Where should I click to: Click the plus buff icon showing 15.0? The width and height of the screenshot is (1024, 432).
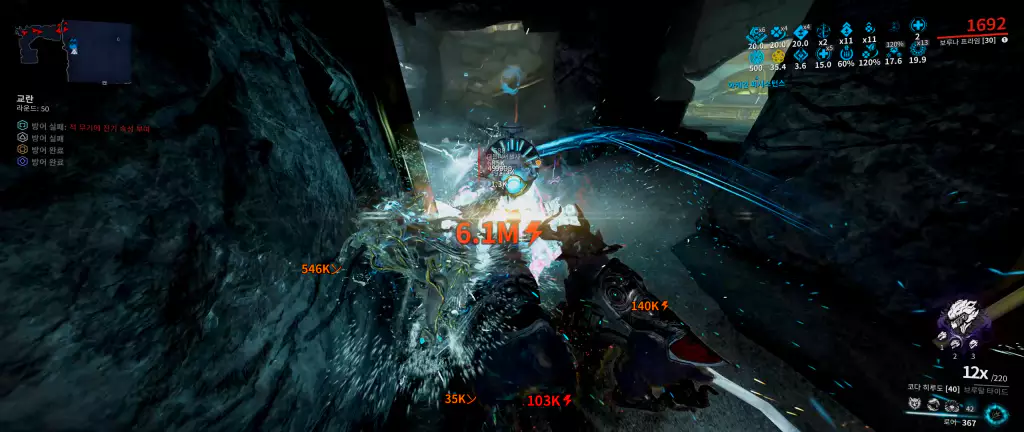[823, 54]
